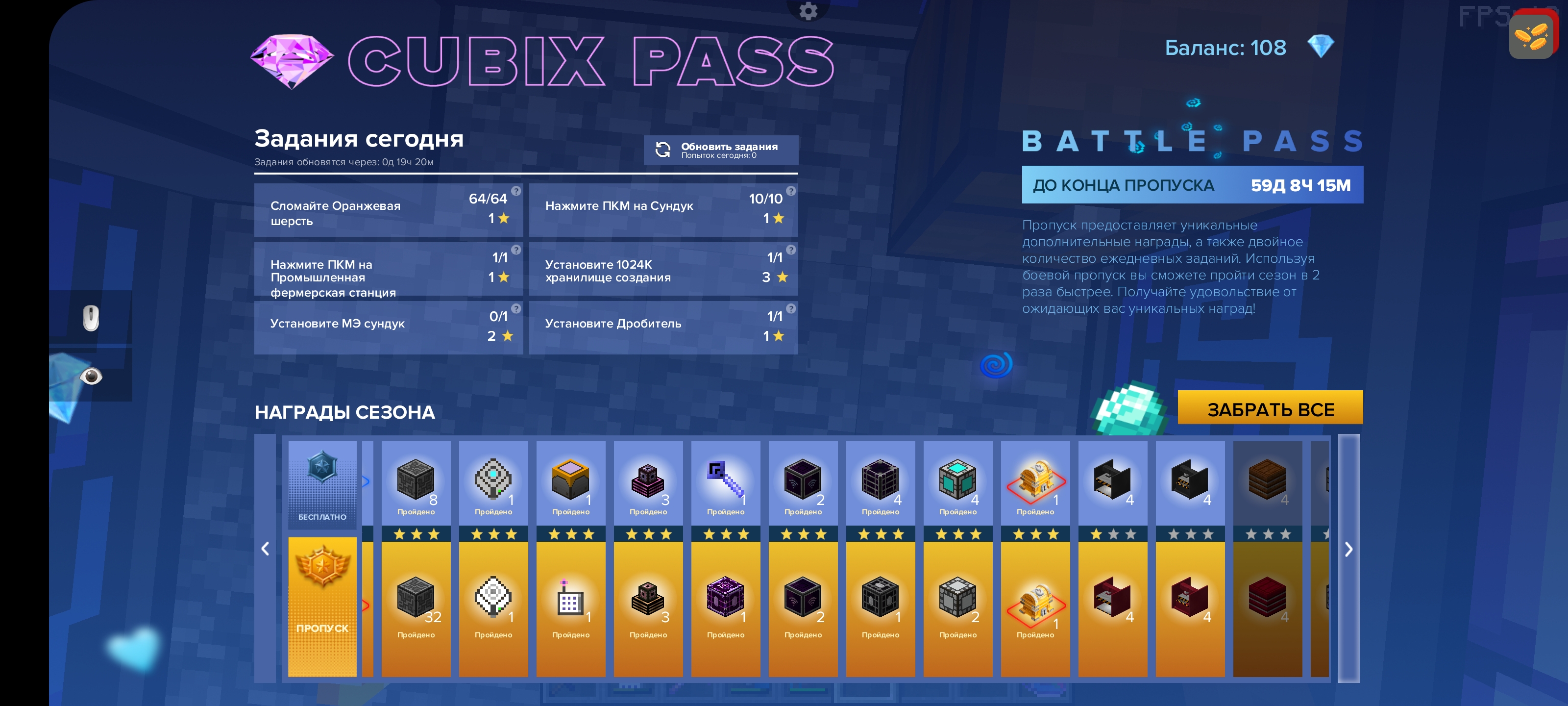The image size is (1568, 706).
Task: Select the ПРОПУСК premium pass tile
Action: coord(322,606)
